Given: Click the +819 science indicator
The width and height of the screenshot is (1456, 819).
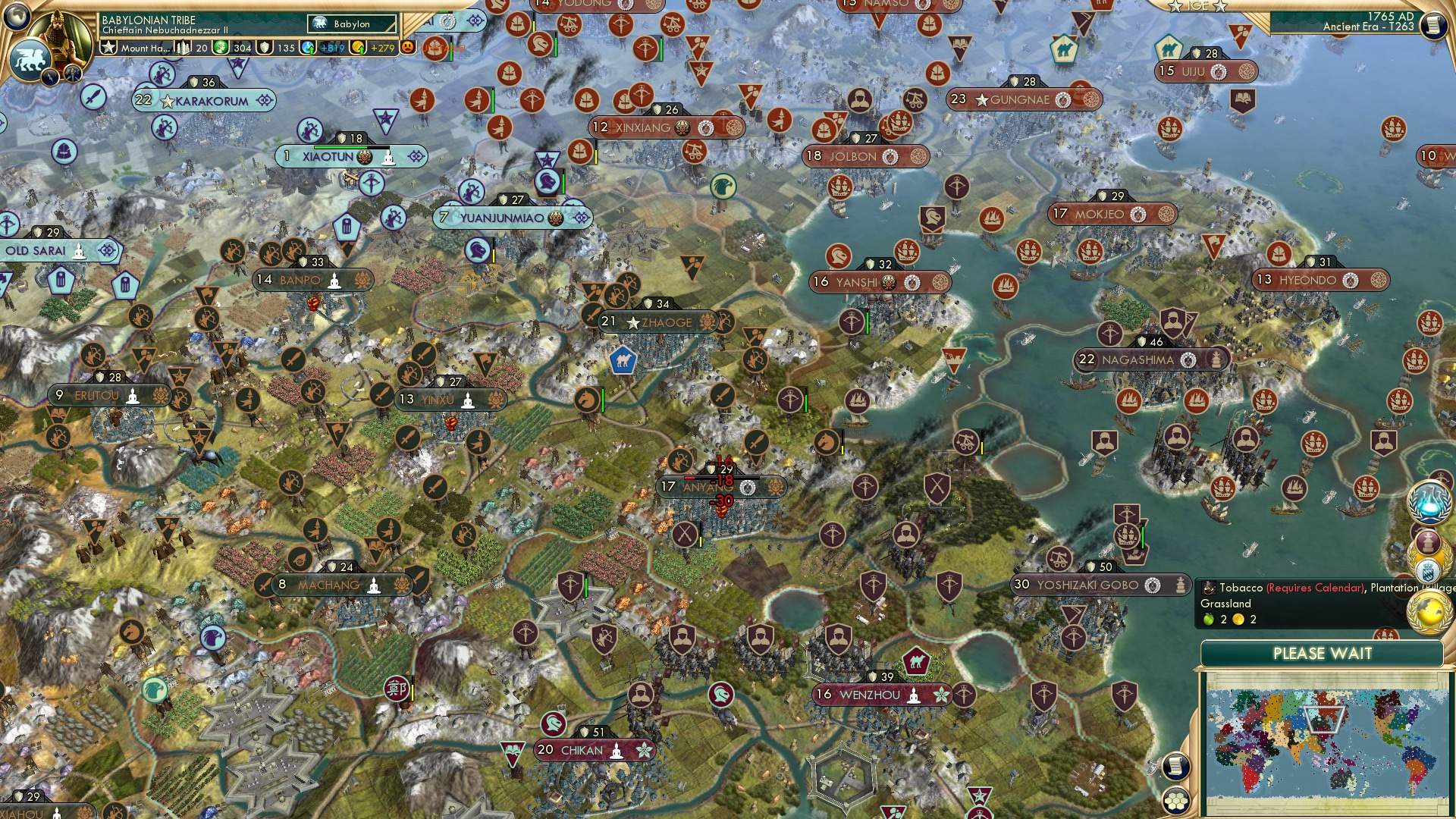Looking at the screenshot, I should [331, 49].
